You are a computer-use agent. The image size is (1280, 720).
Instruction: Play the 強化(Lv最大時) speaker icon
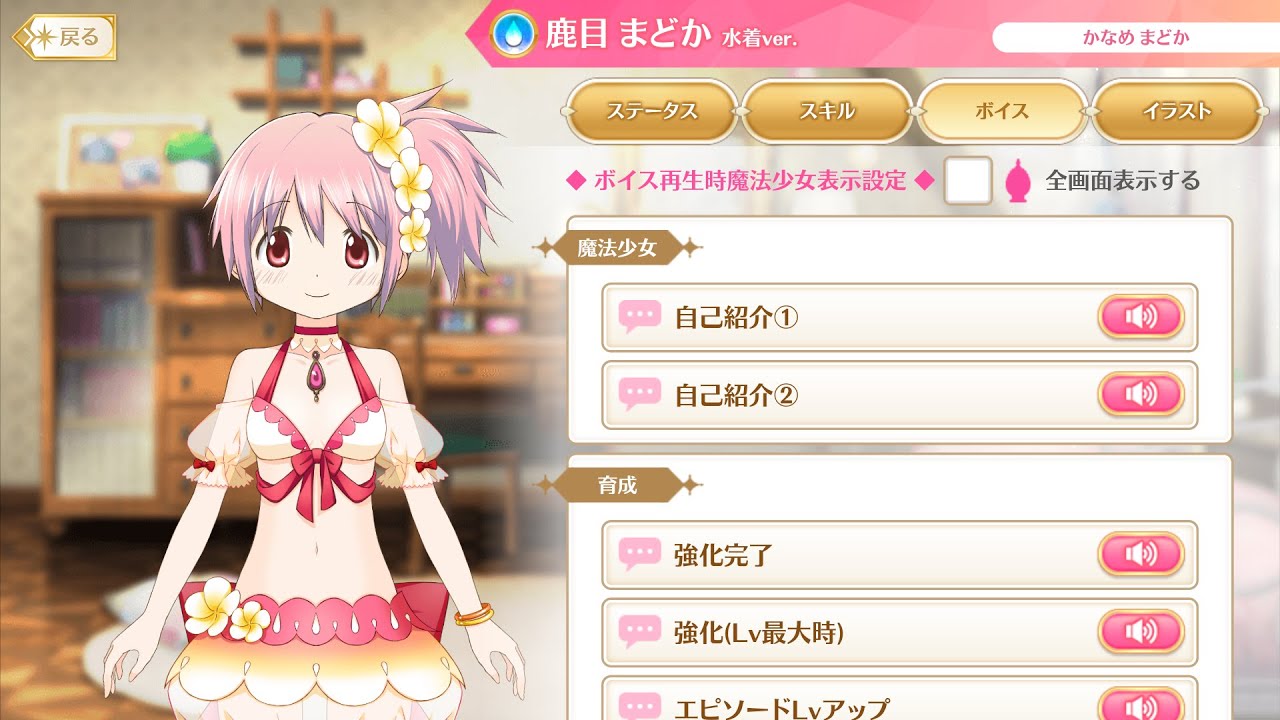click(1141, 632)
